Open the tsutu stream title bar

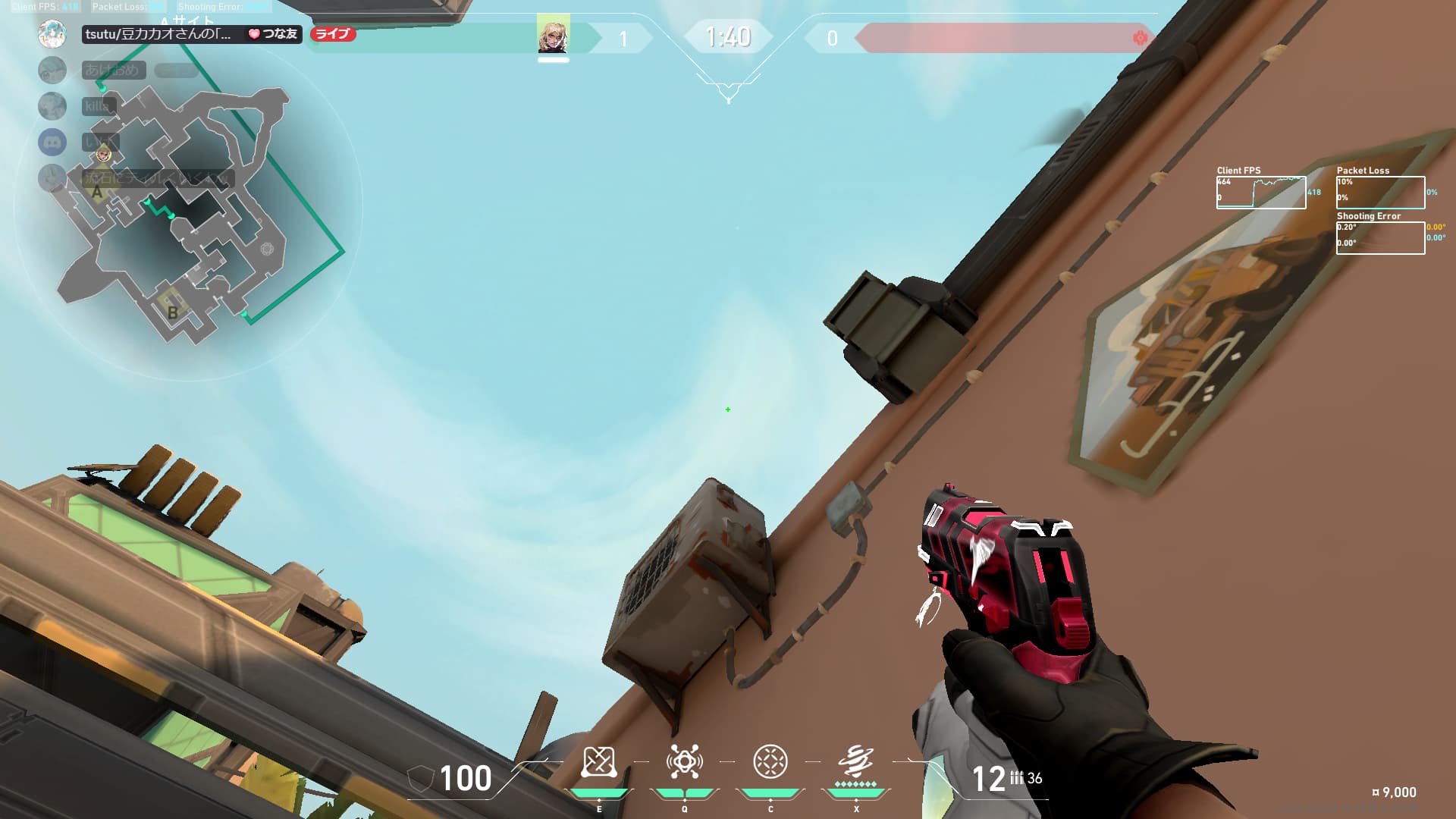point(159,34)
